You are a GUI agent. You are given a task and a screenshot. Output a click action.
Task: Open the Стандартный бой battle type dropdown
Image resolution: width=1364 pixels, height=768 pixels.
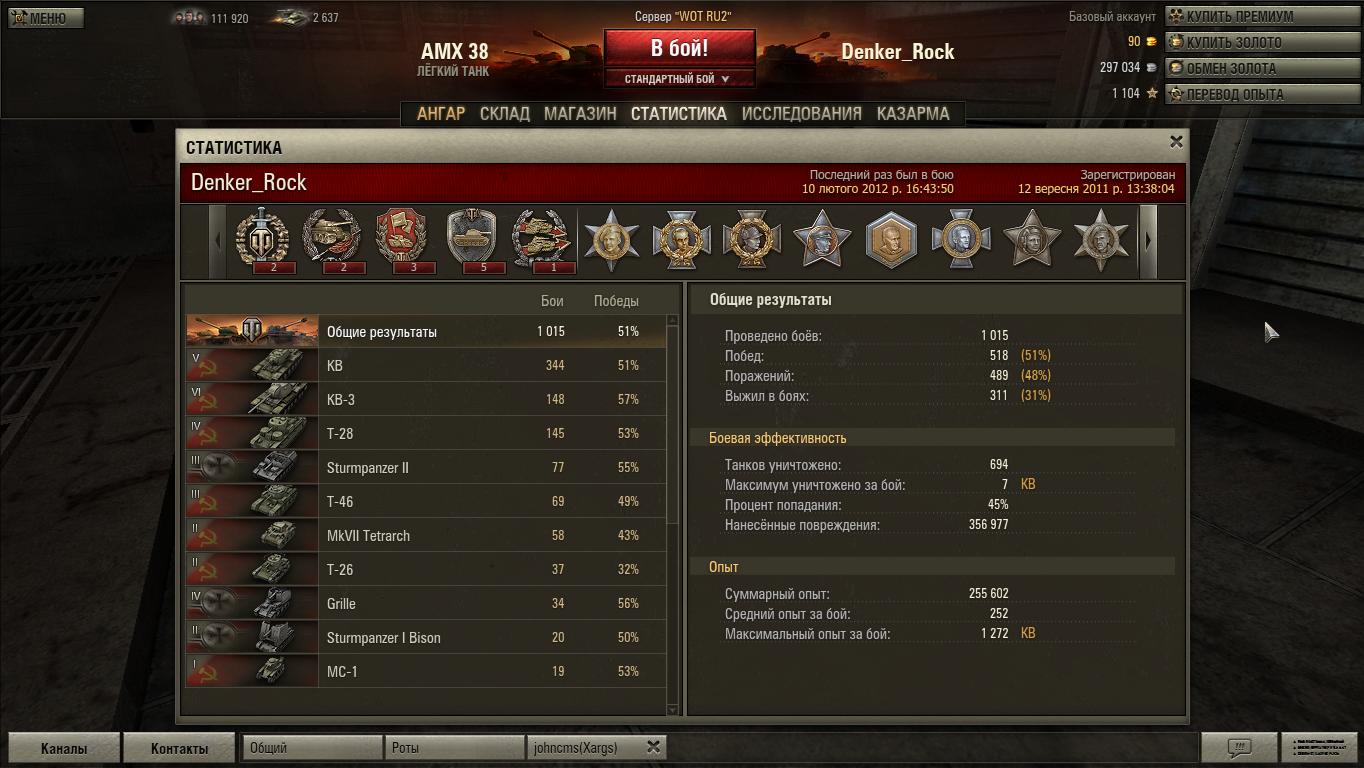click(x=678, y=79)
